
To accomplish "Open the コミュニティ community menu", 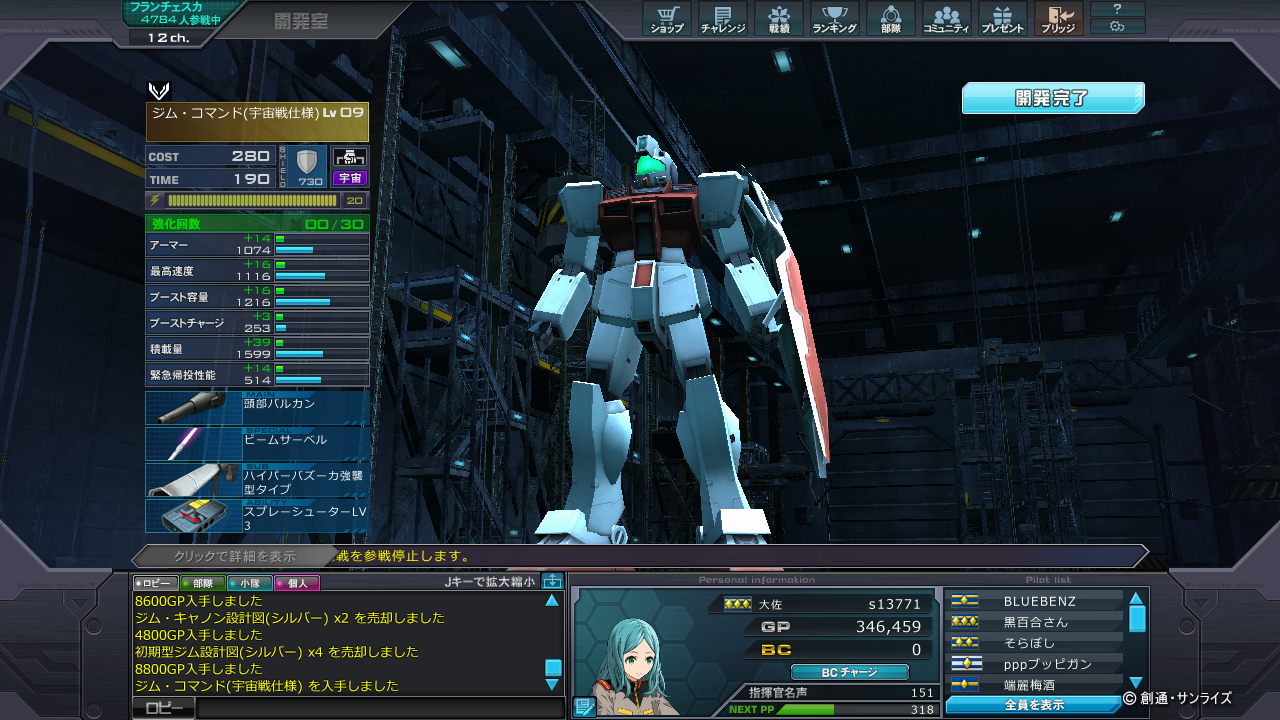I will click(946, 19).
